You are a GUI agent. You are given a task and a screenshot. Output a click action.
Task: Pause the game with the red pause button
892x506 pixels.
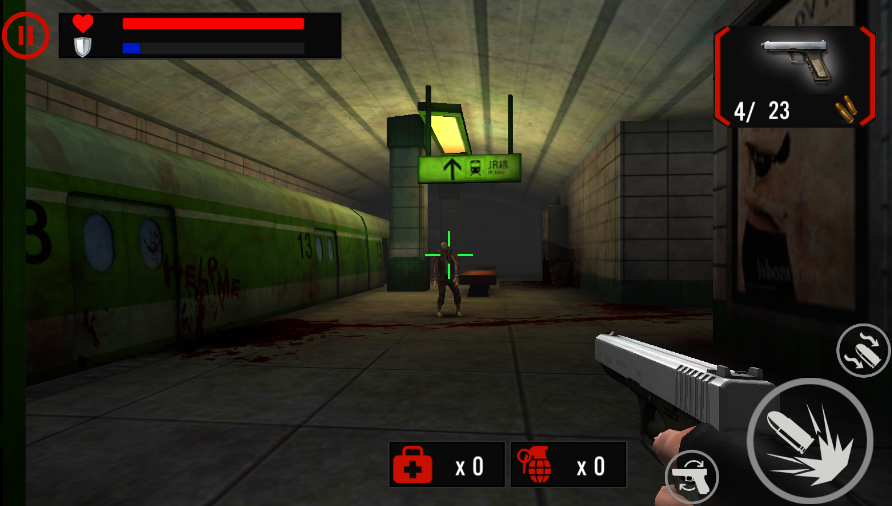pyautogui.click(x=25, y=35)
